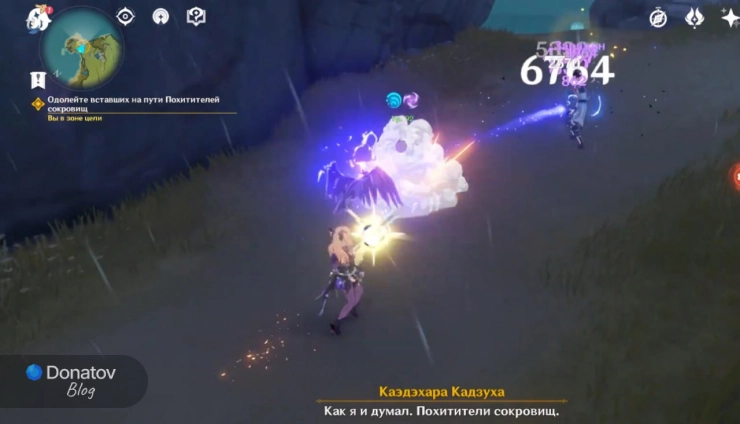Open the compass events icon

658,17
